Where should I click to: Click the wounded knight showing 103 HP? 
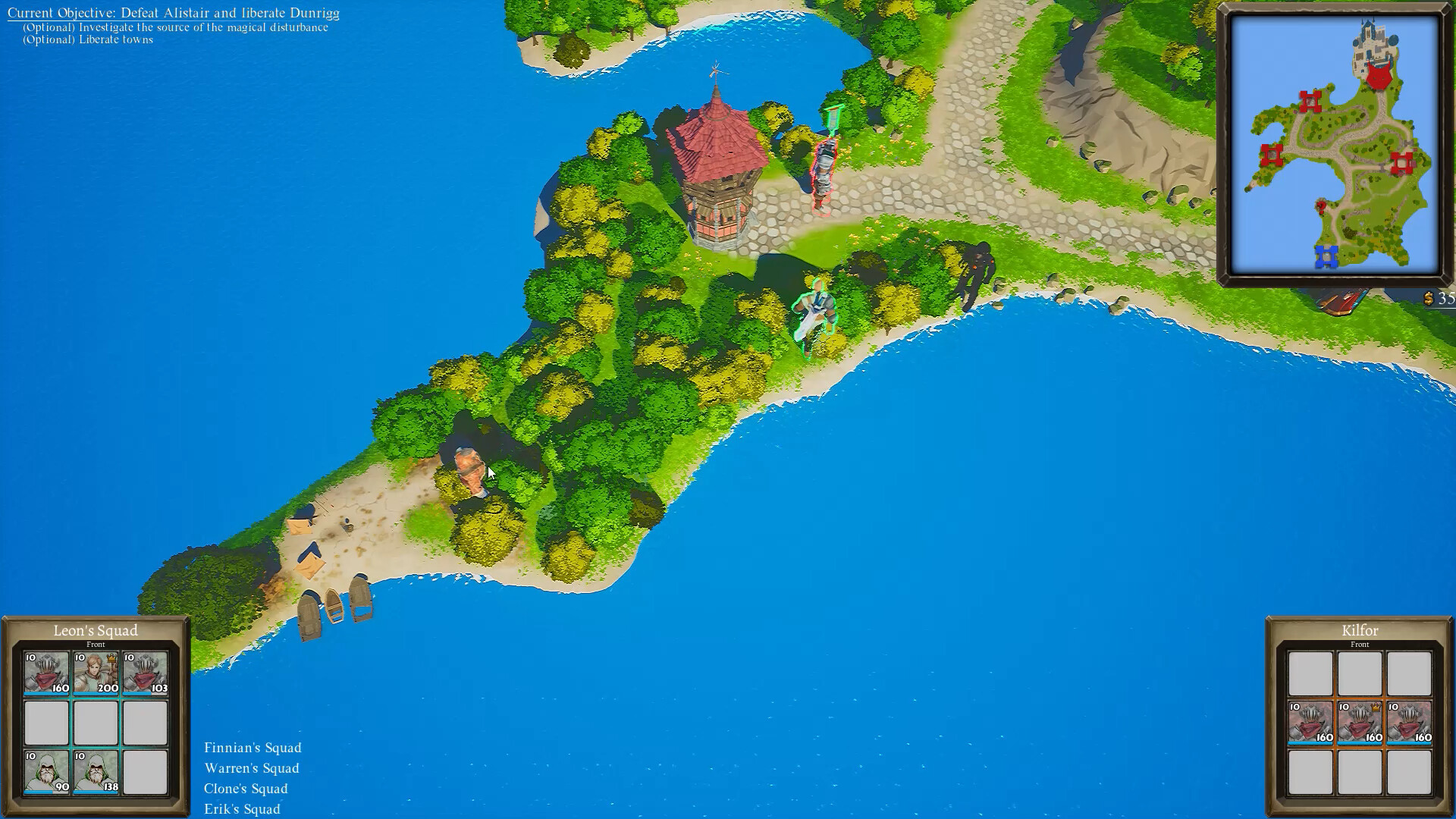pyautogui.click(x=144, y=673)
